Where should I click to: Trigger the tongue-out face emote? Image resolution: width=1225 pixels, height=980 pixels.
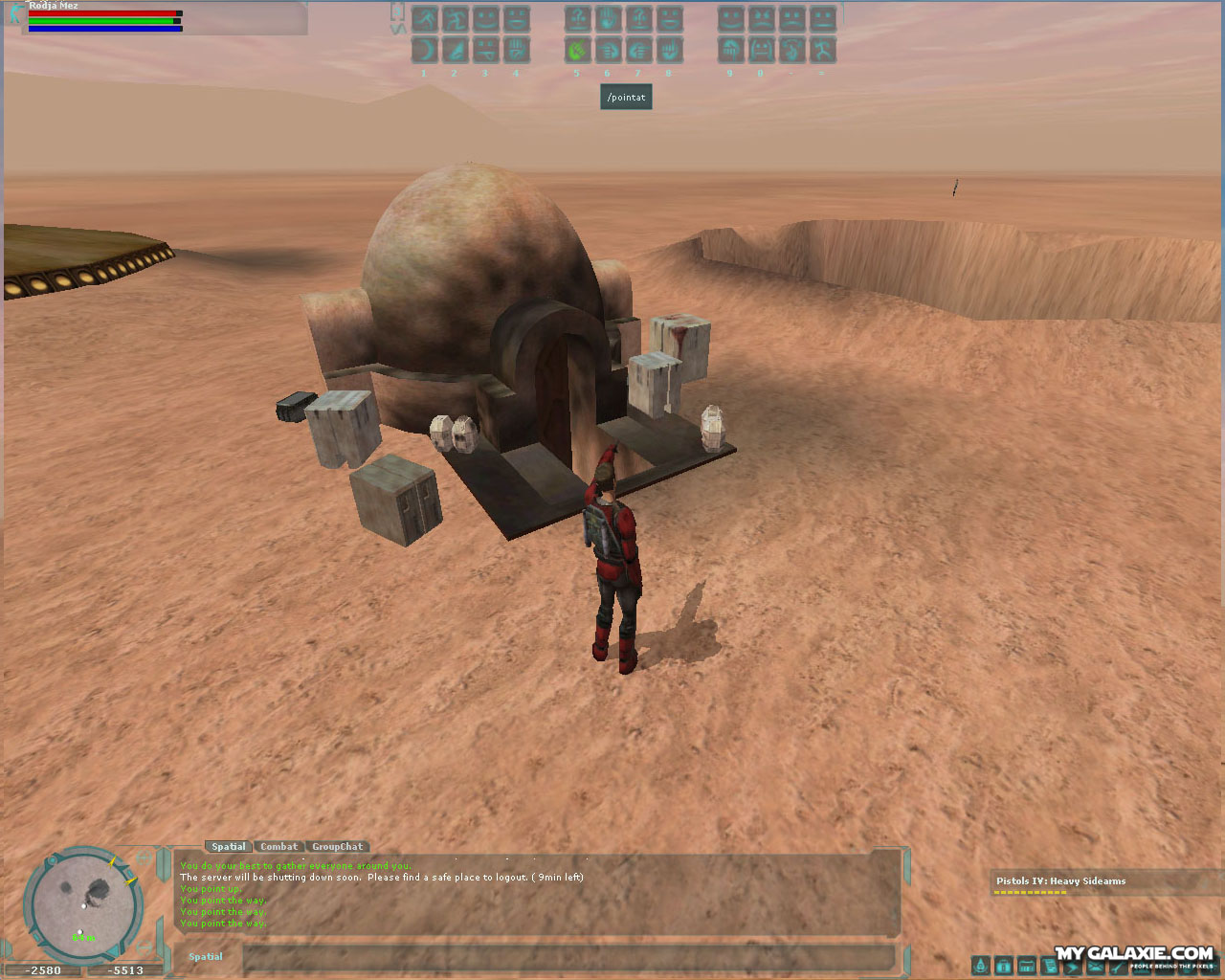(485, 50)
